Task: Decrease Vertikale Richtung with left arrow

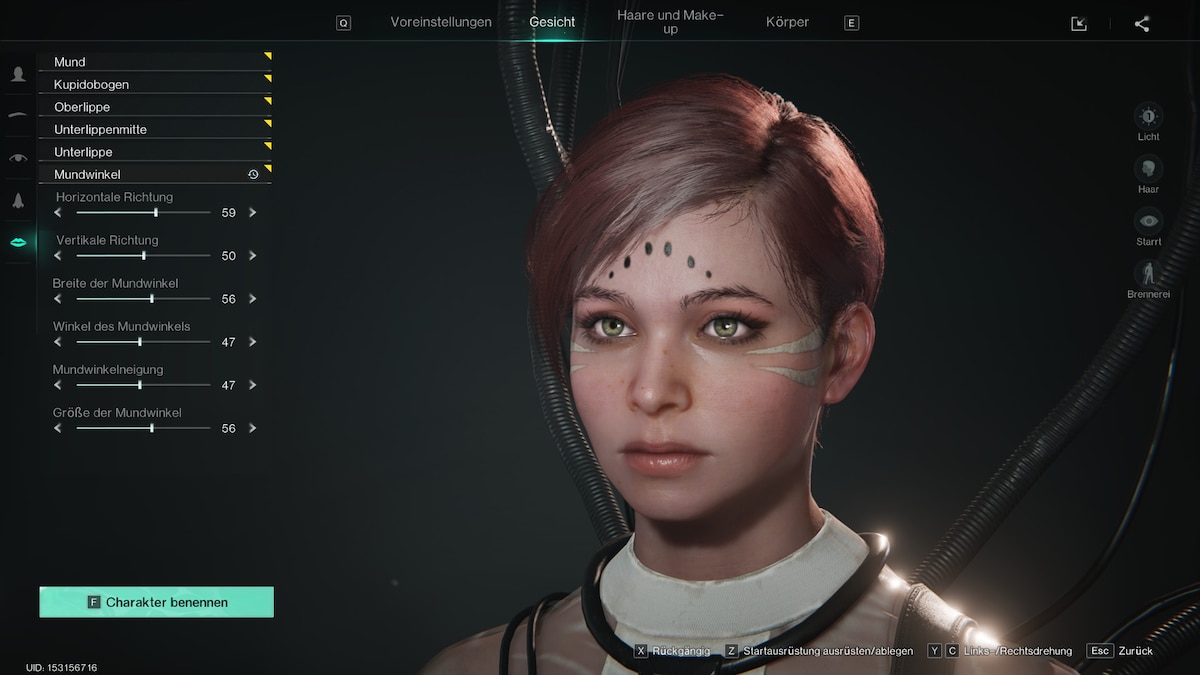Action: tap(58, 256)
